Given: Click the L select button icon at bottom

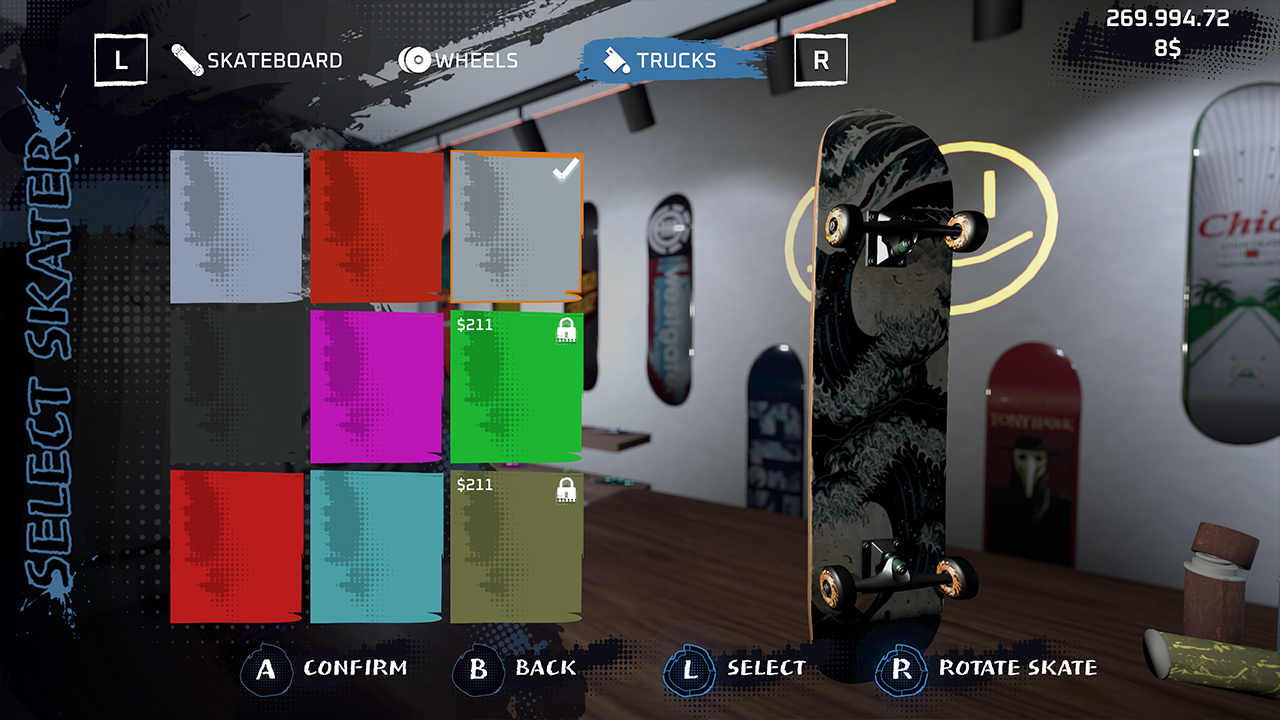Looking at the screenshot, I should (688, 668).
